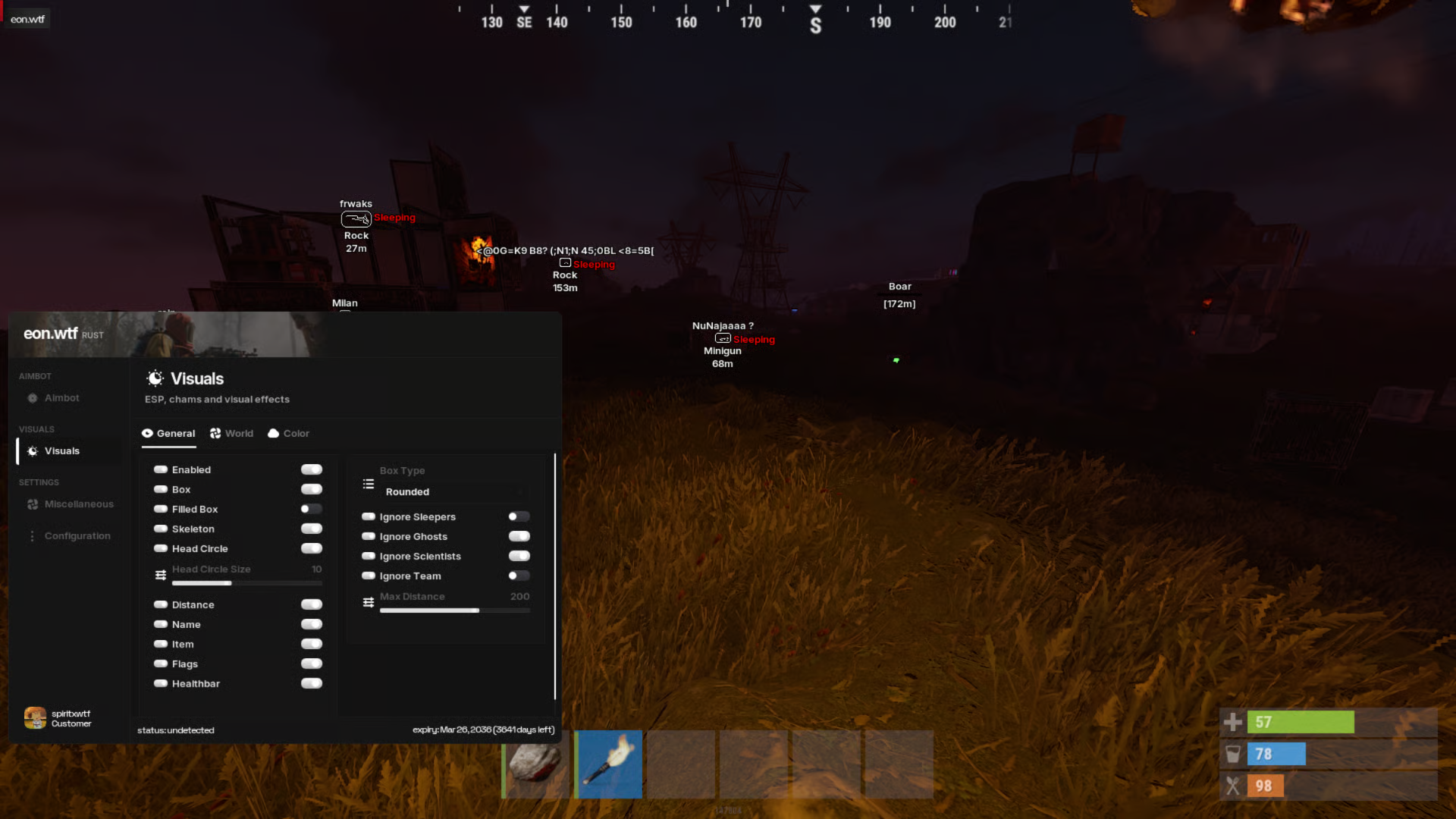The height and width of the screenshot is (819, 1456).
Task: Open Miscellaneous settings icon
Action: pyautogui.click(x=33, y=504)
